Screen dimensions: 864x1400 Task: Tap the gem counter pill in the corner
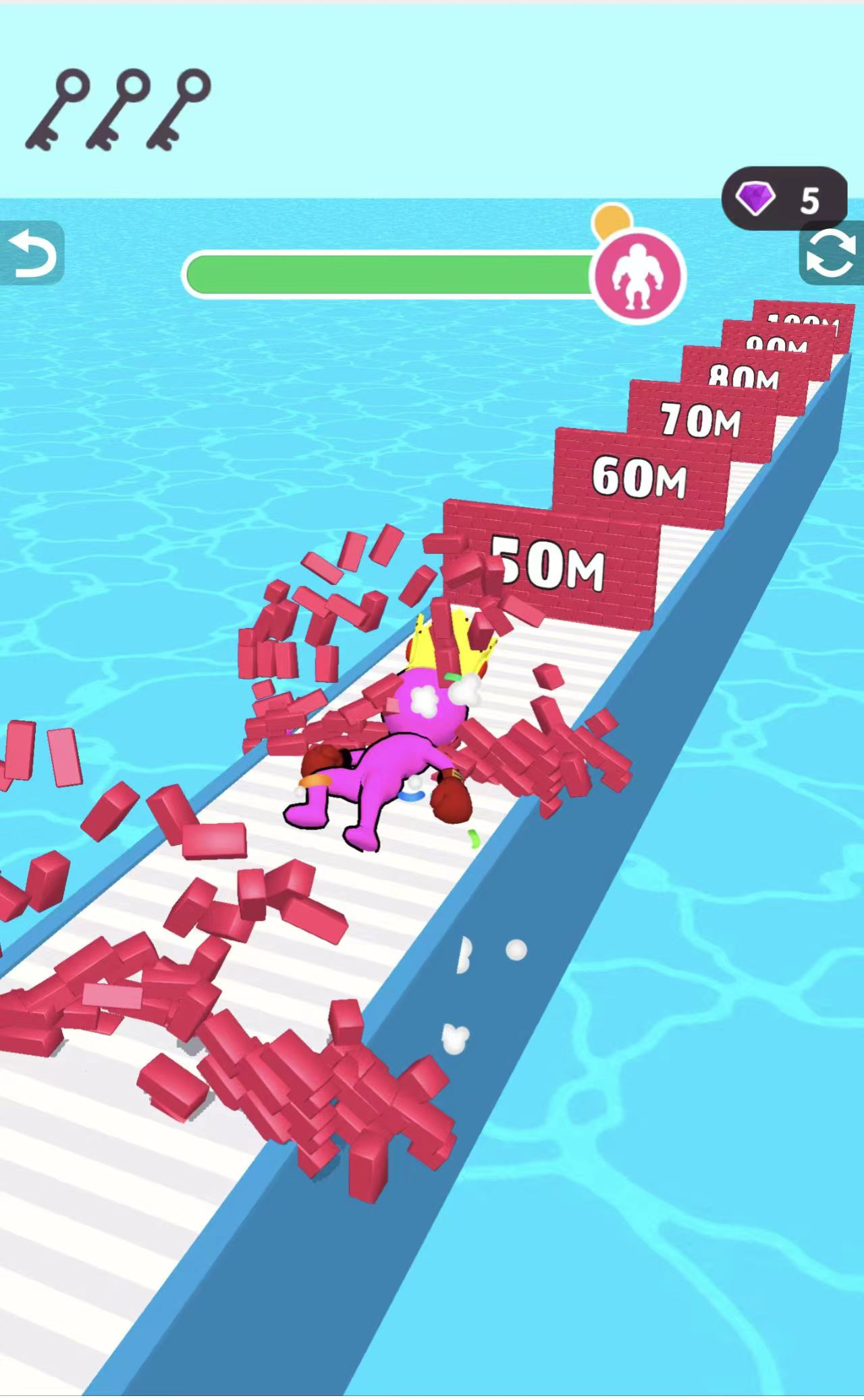tap(785, 199)
